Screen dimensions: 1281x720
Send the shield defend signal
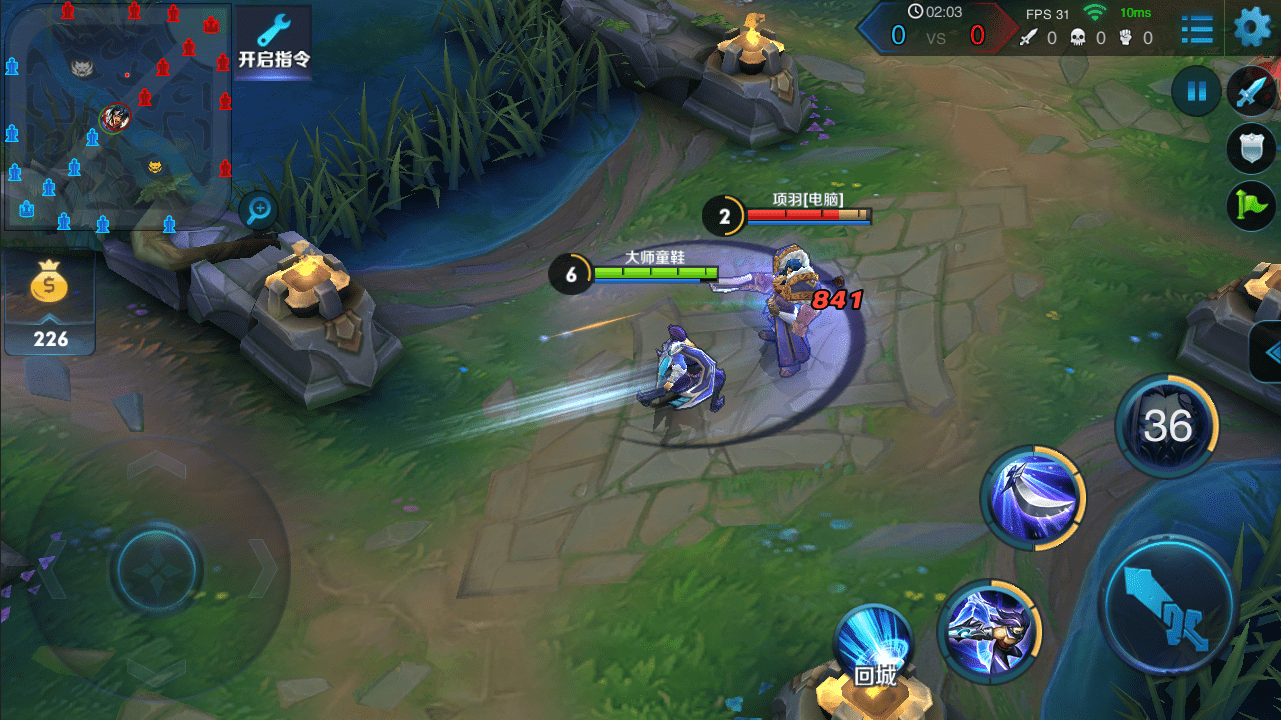1250,148
